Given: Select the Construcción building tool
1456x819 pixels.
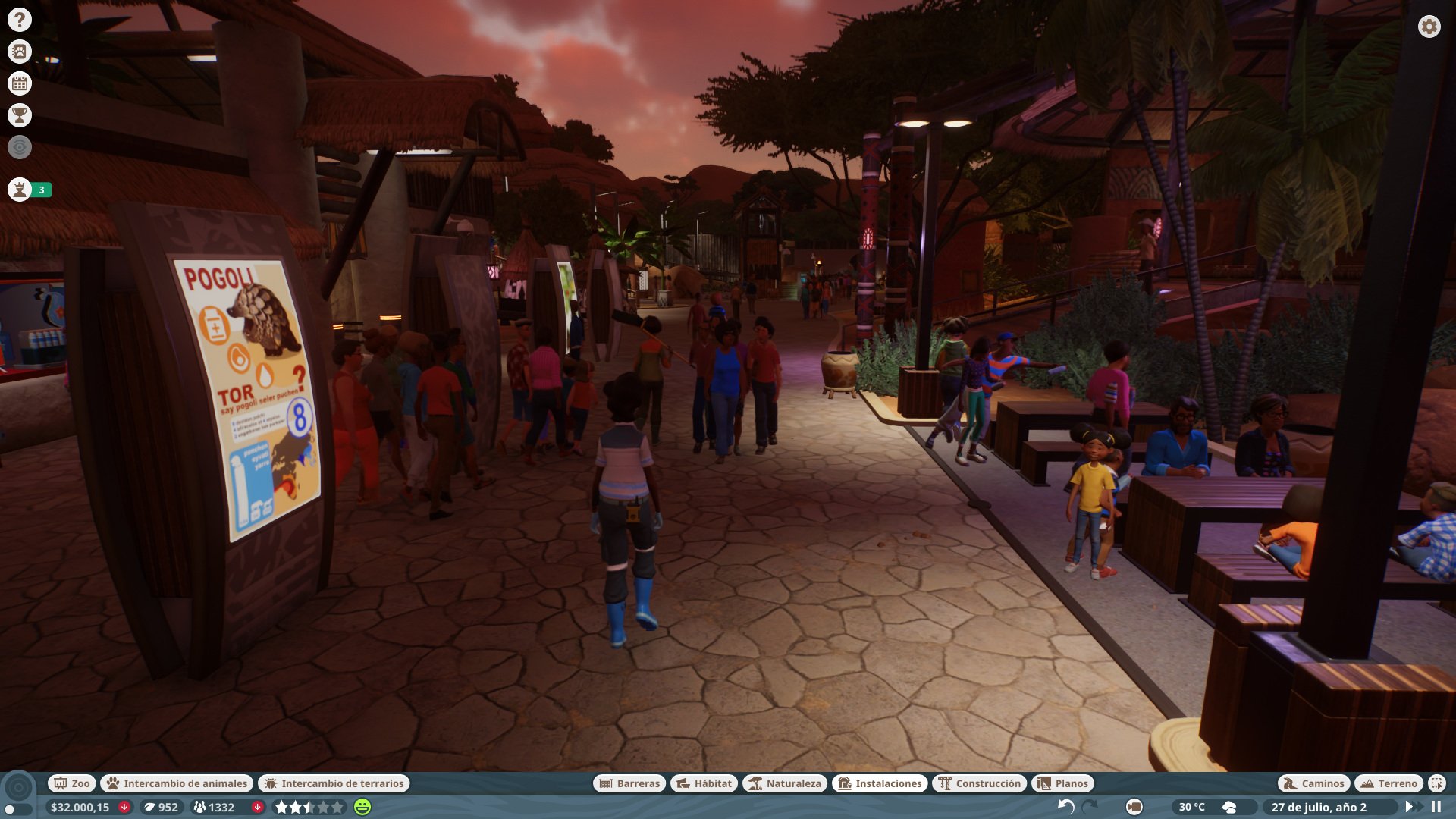Looking at the screenshot, I should pos(978,783).
